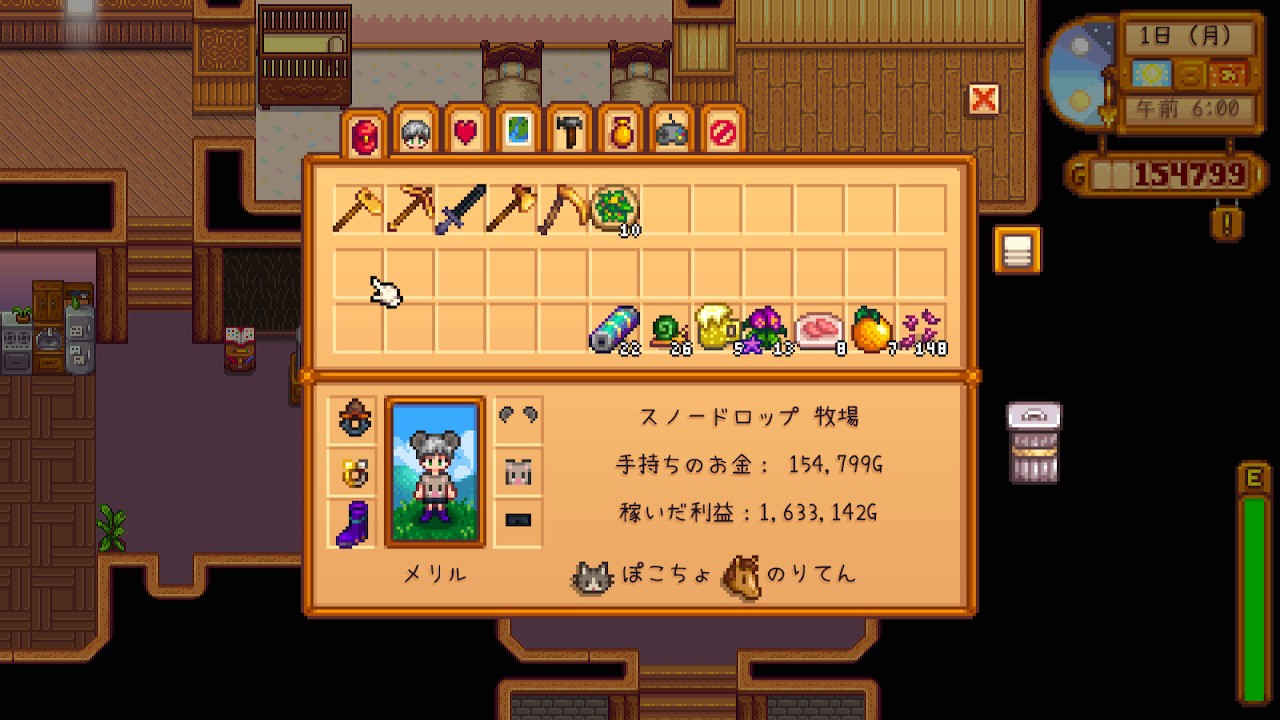1280x720 pixels.
Task: Click the organize inventory button
Action: tap(1017, 250)
